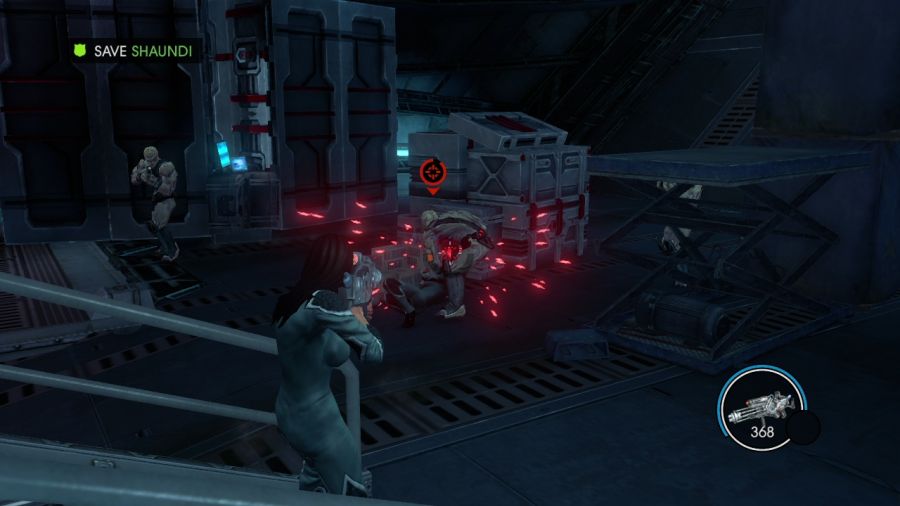Click the red target marker over the enemy
The width and height of the screenshot is (900, 506).
click(x=432, y=173)
